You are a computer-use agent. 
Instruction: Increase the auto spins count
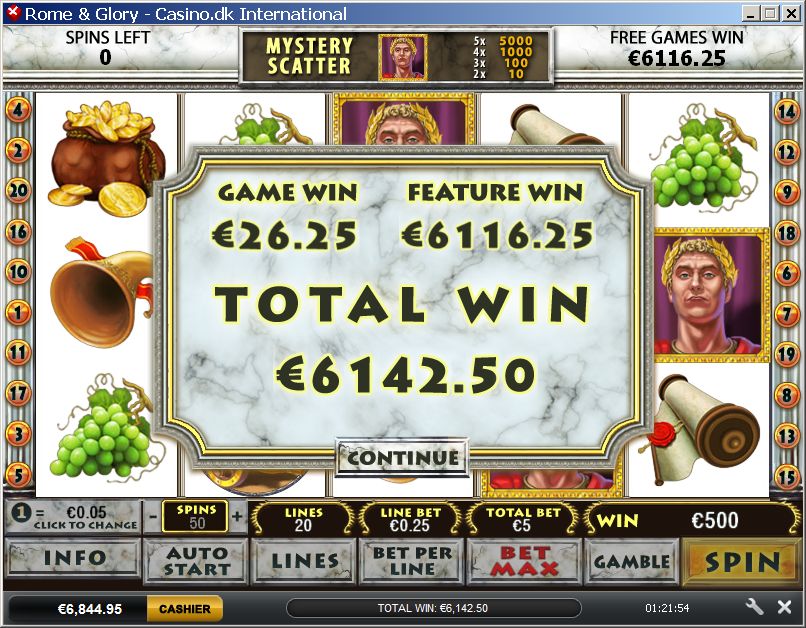tap(237, 517)
